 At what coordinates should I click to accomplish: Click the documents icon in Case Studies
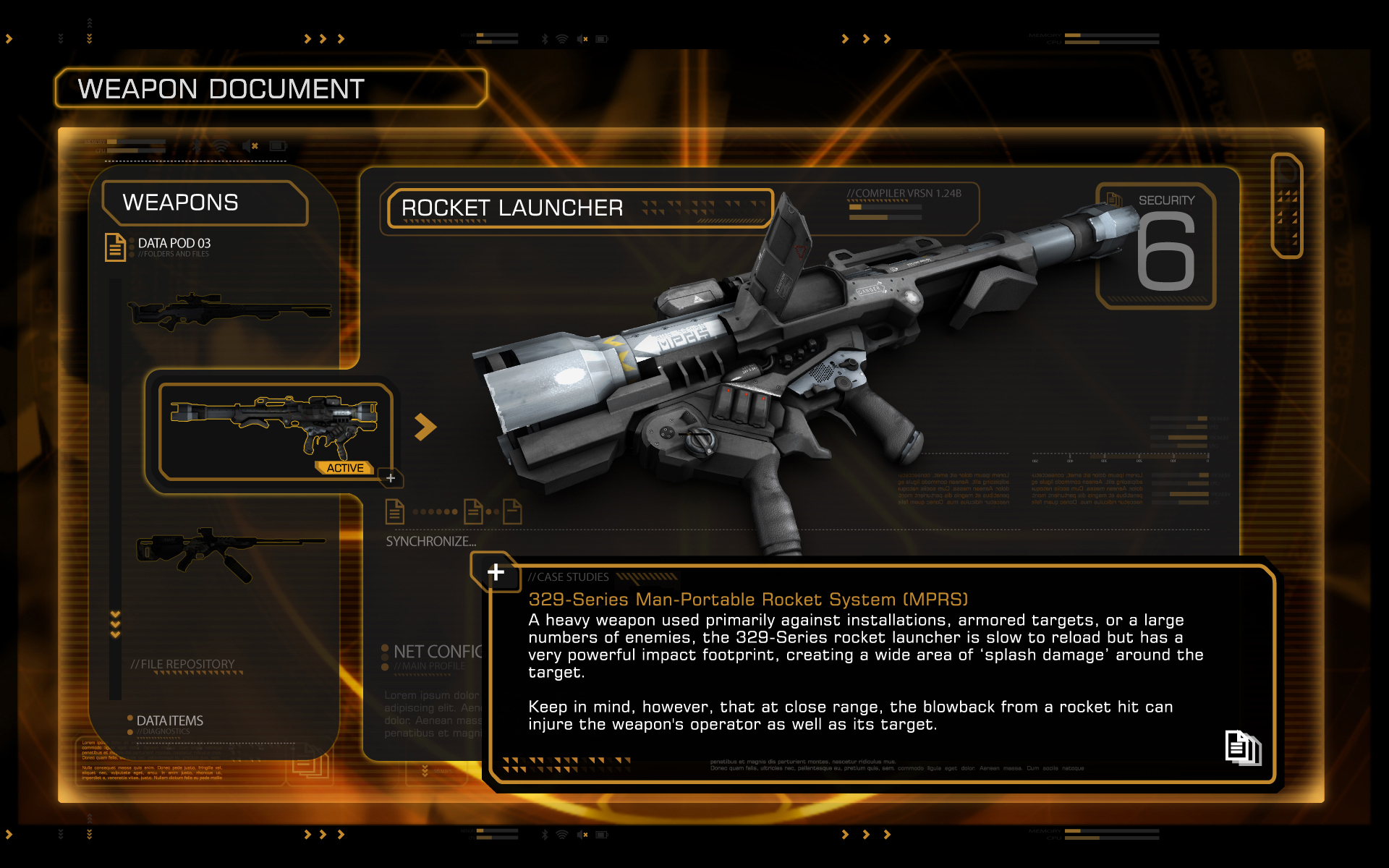pos(1242,747)
